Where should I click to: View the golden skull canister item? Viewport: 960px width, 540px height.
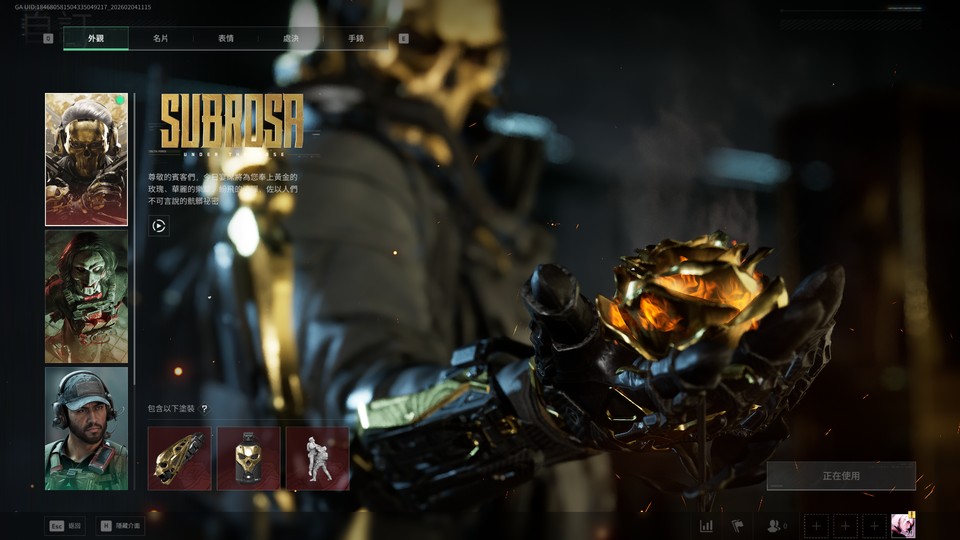[248, 458]
